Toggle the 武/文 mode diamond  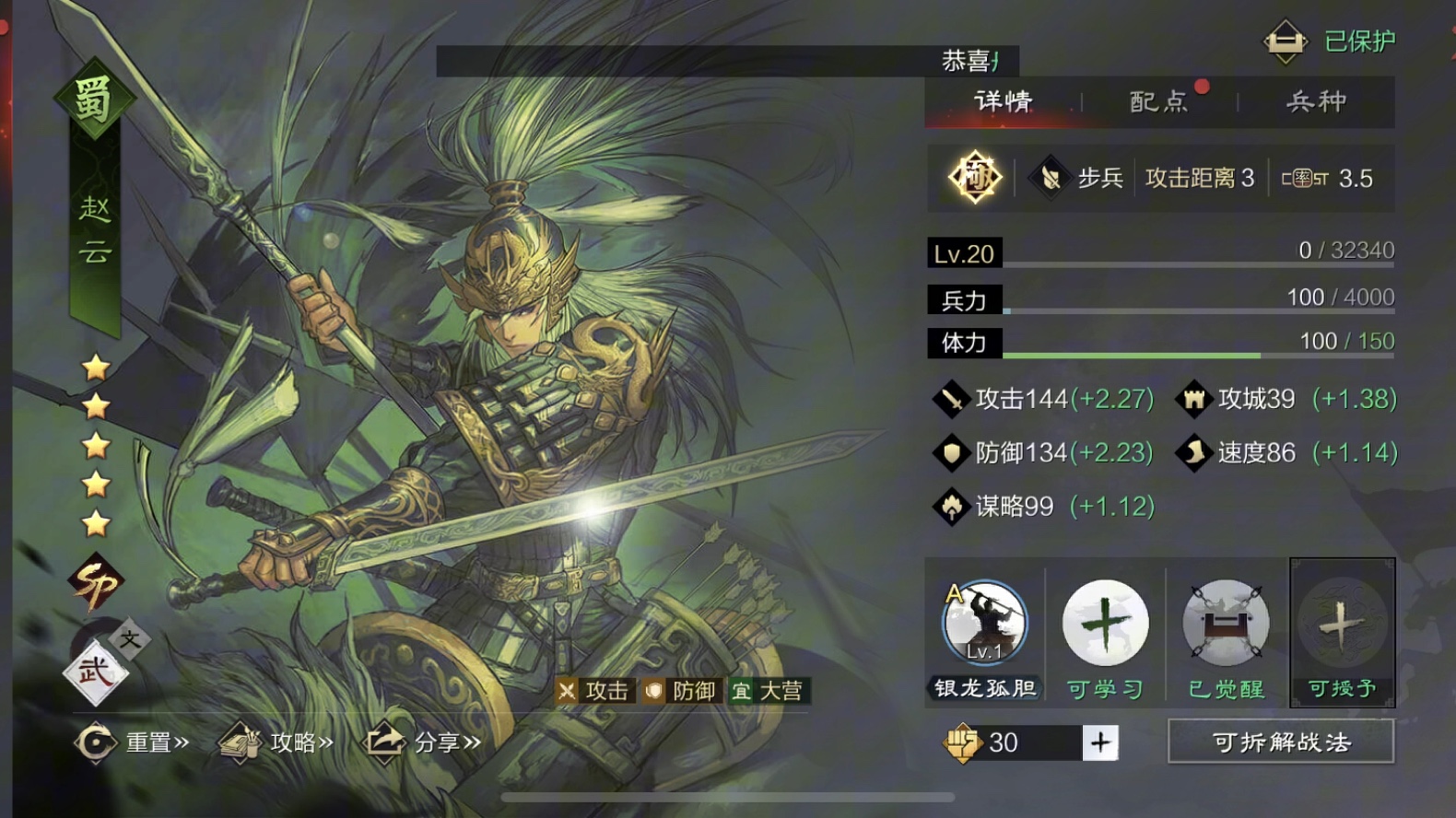pos(98,671)
